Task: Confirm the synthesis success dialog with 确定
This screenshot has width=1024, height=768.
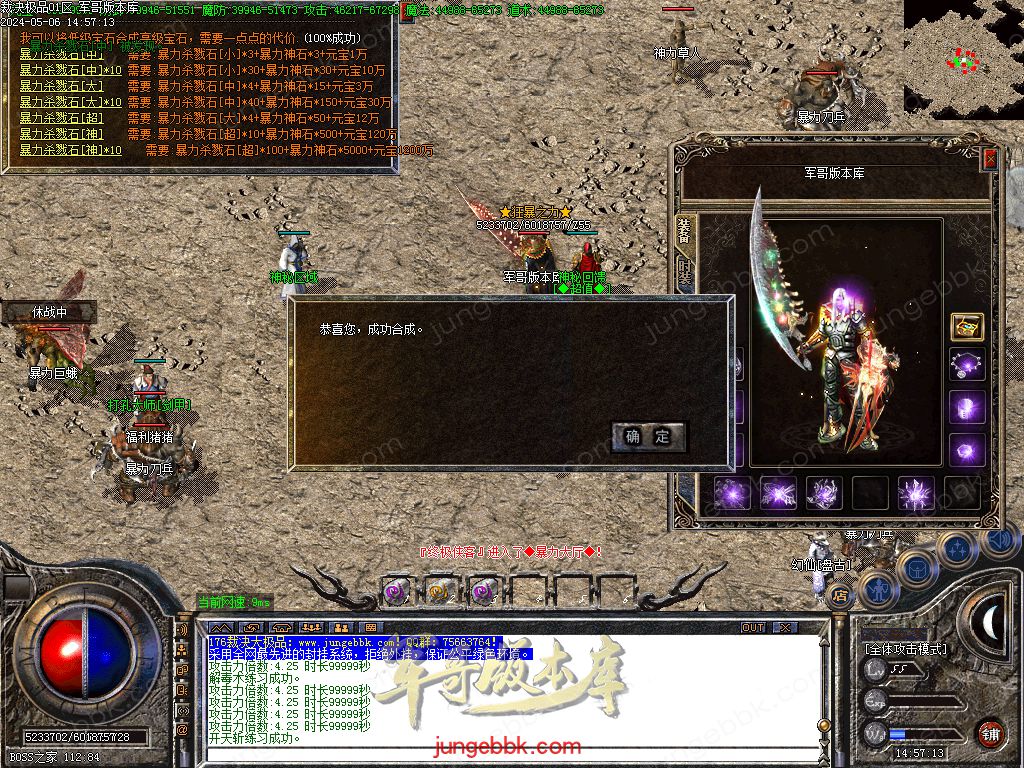Action: [x=648, y=437]
